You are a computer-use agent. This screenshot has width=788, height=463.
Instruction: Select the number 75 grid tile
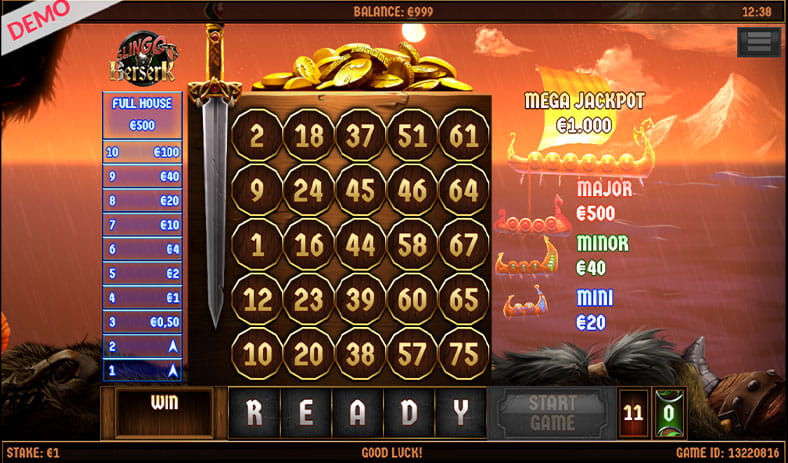[x=464, y=353]
